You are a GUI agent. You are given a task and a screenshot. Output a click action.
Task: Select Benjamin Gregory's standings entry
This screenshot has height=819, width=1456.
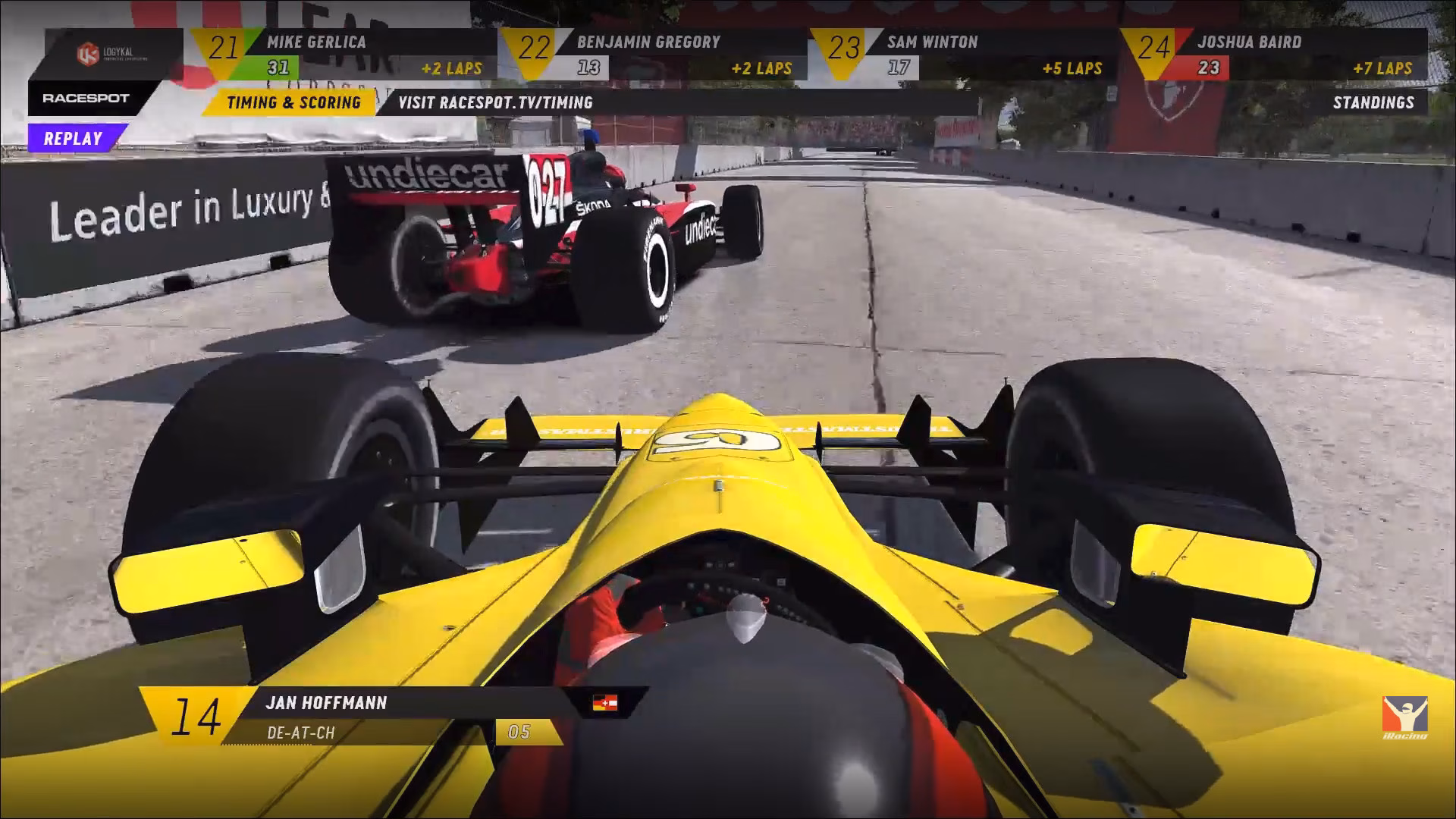pos(652,55)
